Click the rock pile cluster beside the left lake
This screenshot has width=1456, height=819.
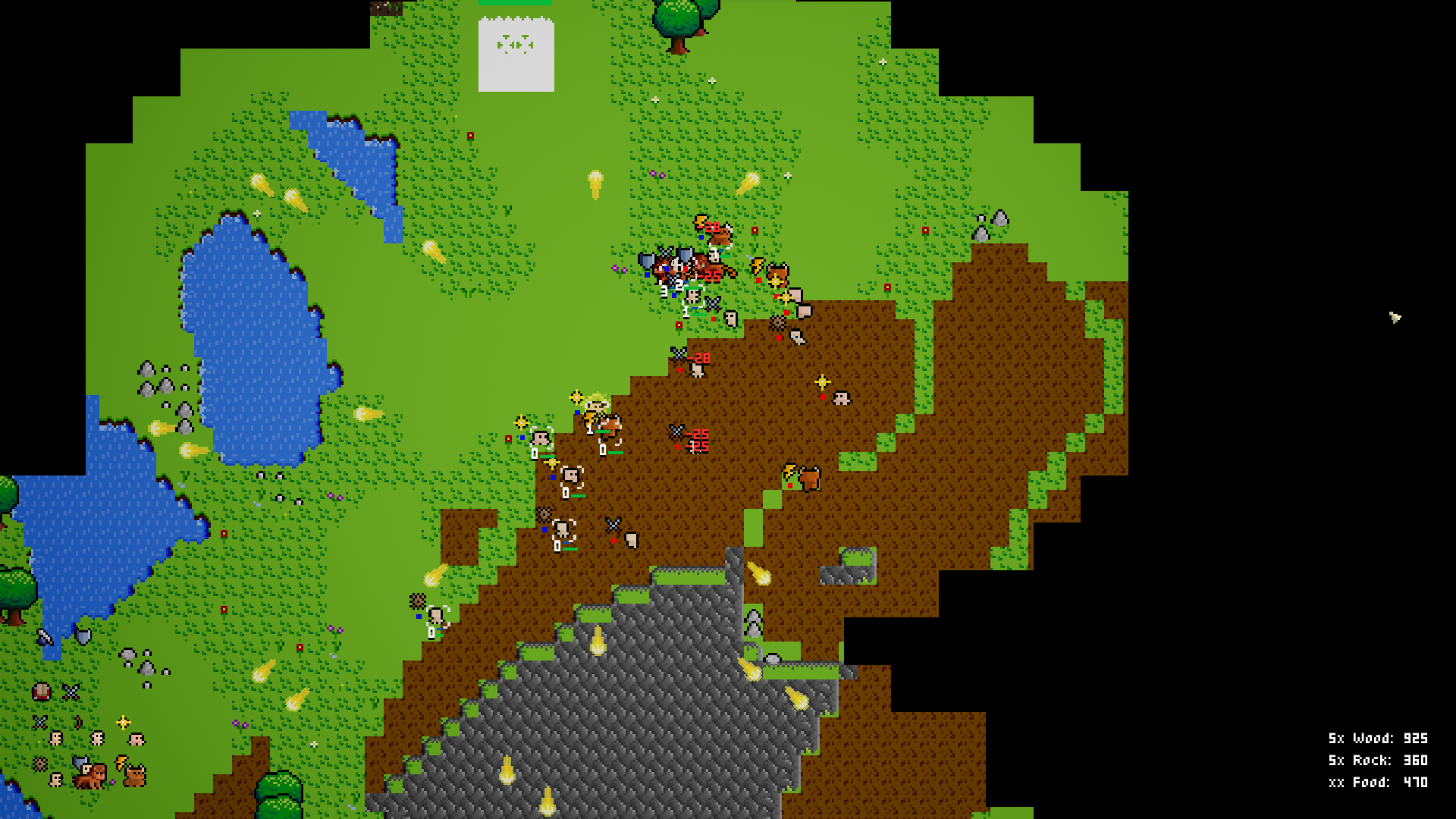(x=163, y=379)
